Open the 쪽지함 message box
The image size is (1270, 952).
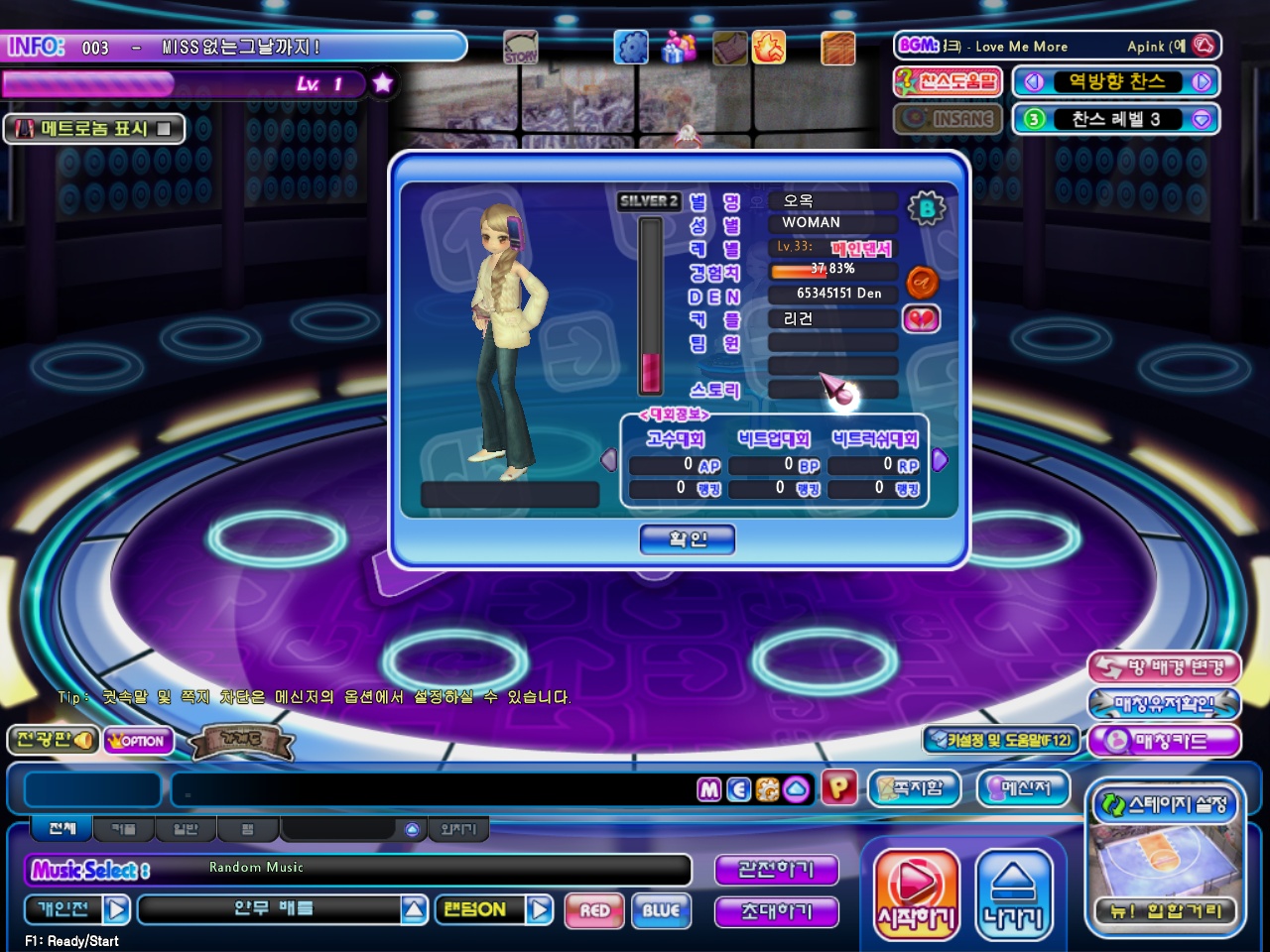coord(915,788)
